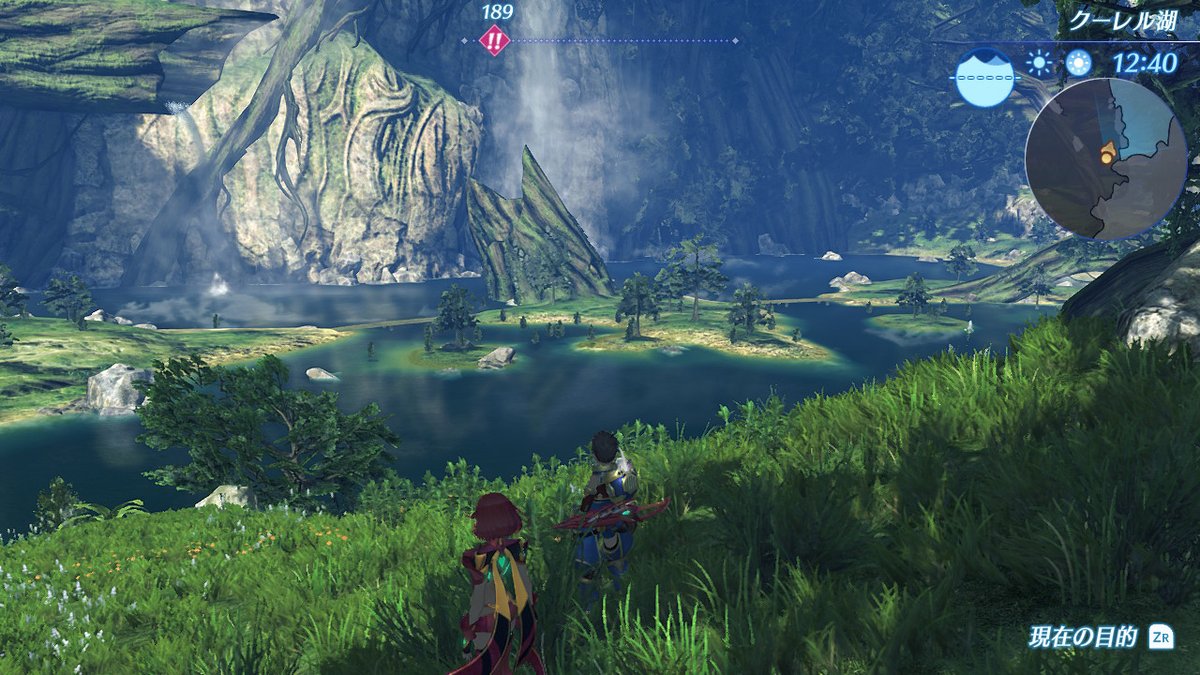Image resolution: width=1200 pixels, height=675 pixels.
Task: Click the cloud sea tide level indicator
Action: (x=984, y=77)
